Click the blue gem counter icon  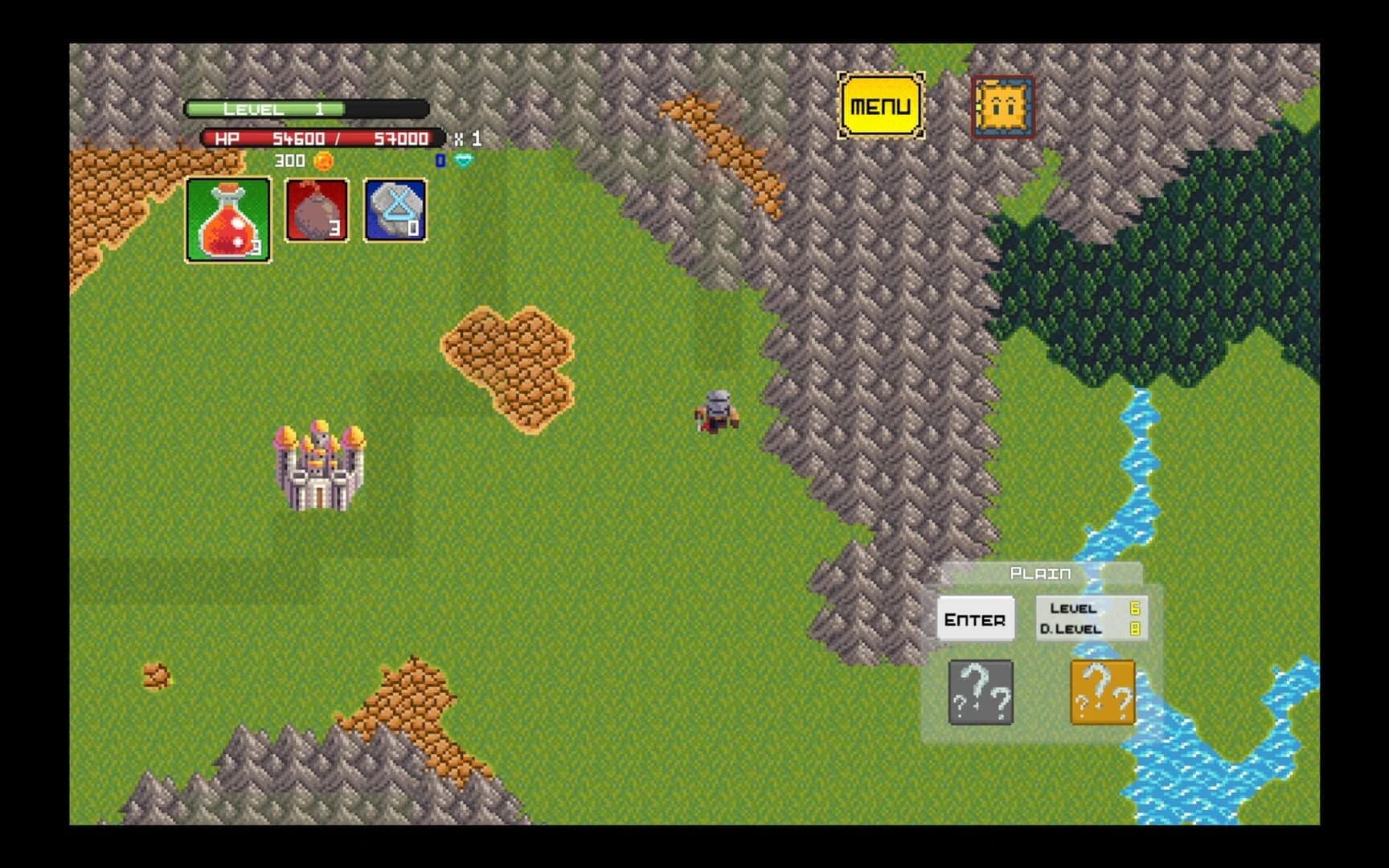(x=440, y=160)
